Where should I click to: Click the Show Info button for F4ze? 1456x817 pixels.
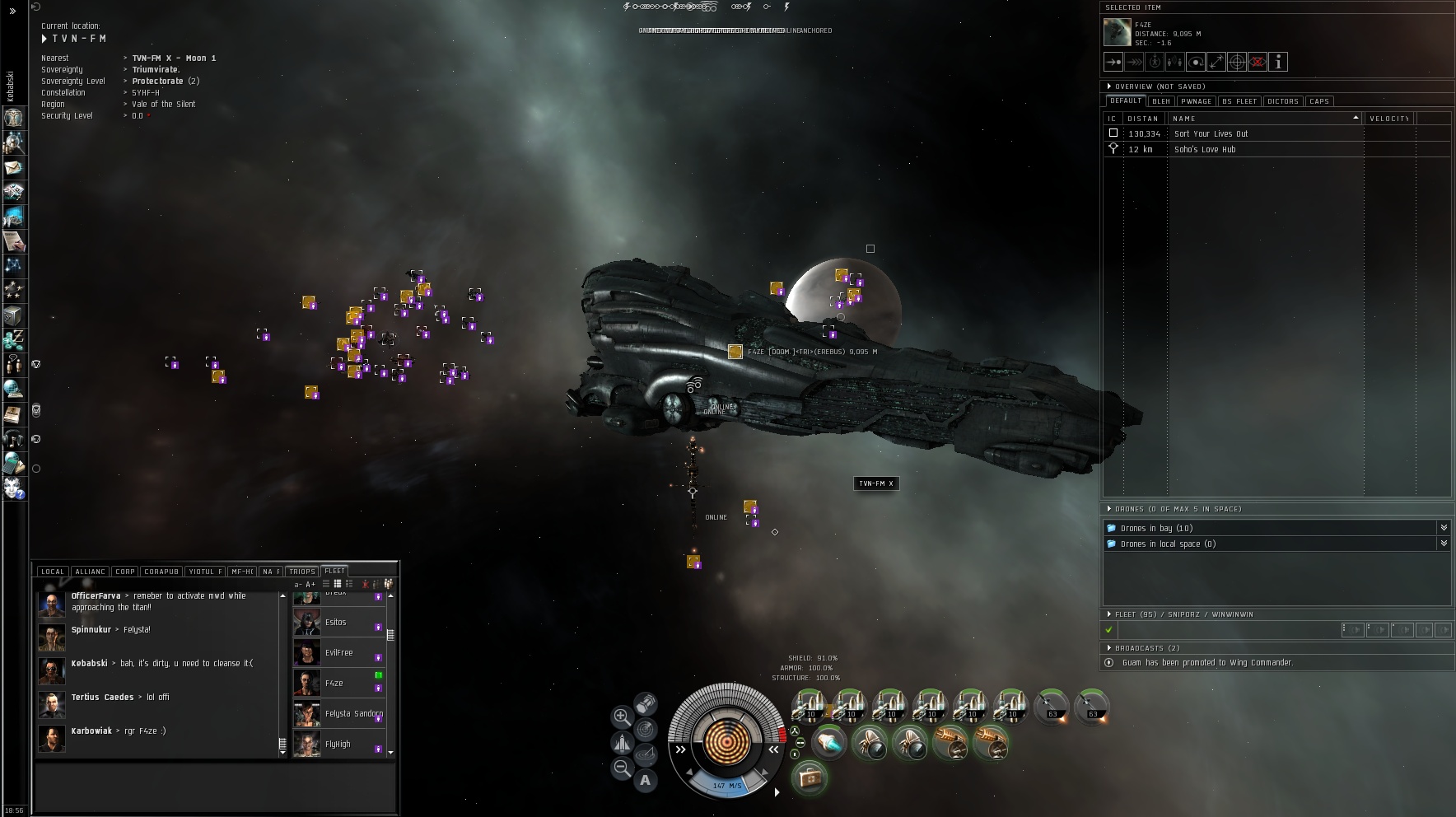pos(1278,62)
